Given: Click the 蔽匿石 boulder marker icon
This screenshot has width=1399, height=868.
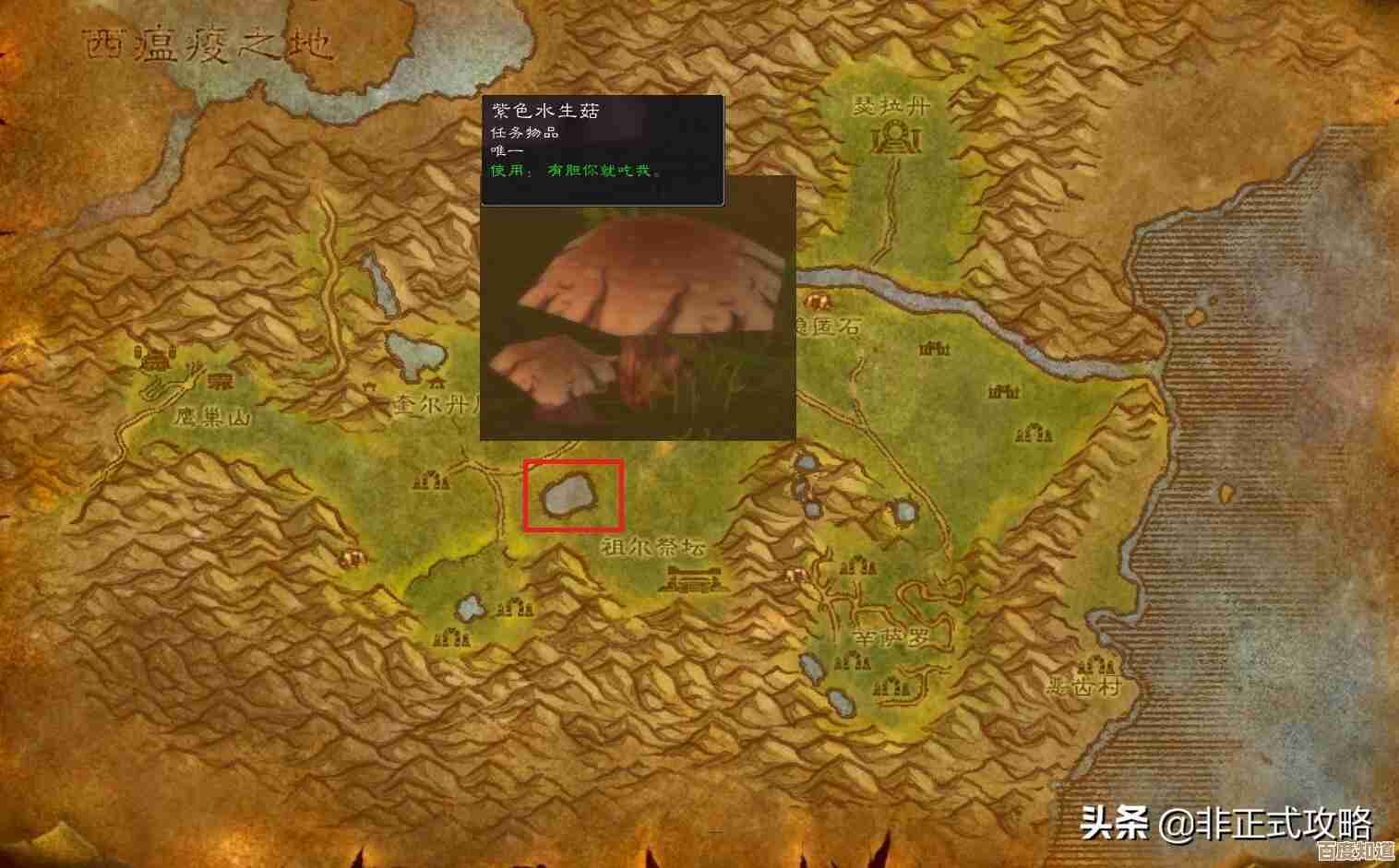Looking at the screenshot, I should coord(819,303).
